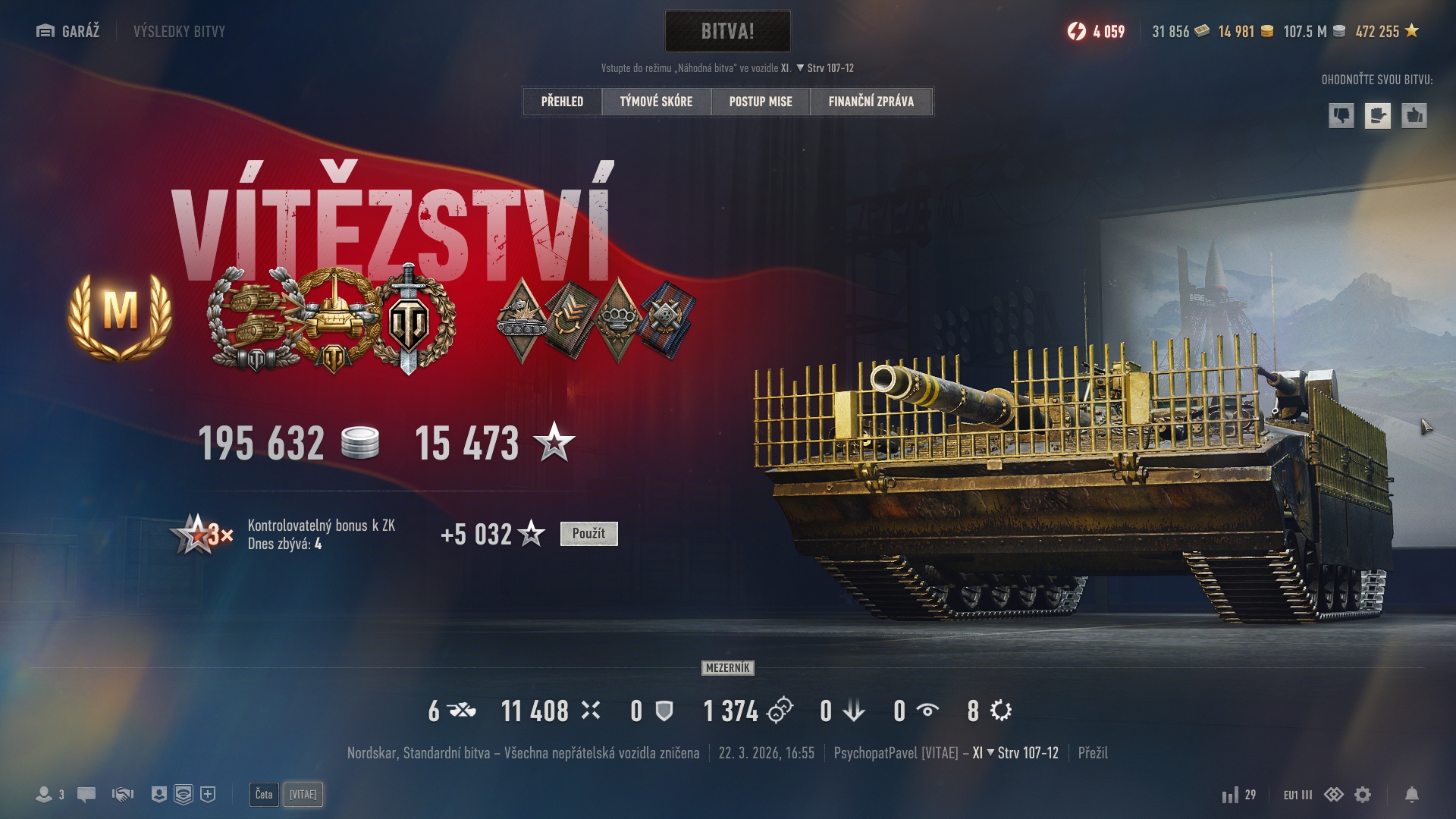Image resolution: width=1456 pixels, height=819 pixels.
Task: Open the [VITAE] clan channel button
Action: pyautogui.click(x=303, y=795)
